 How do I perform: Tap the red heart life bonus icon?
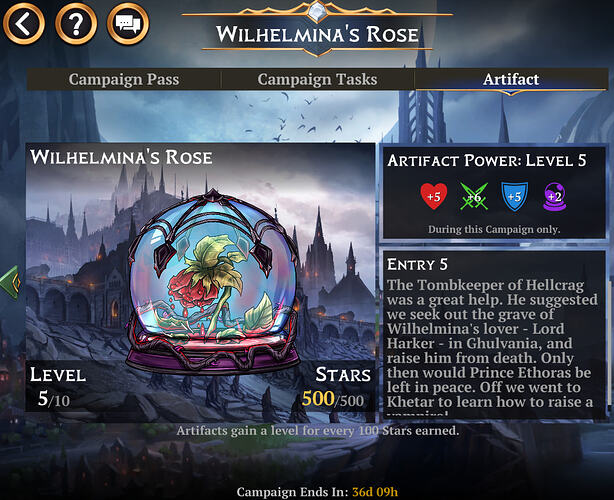click(432, 196)
